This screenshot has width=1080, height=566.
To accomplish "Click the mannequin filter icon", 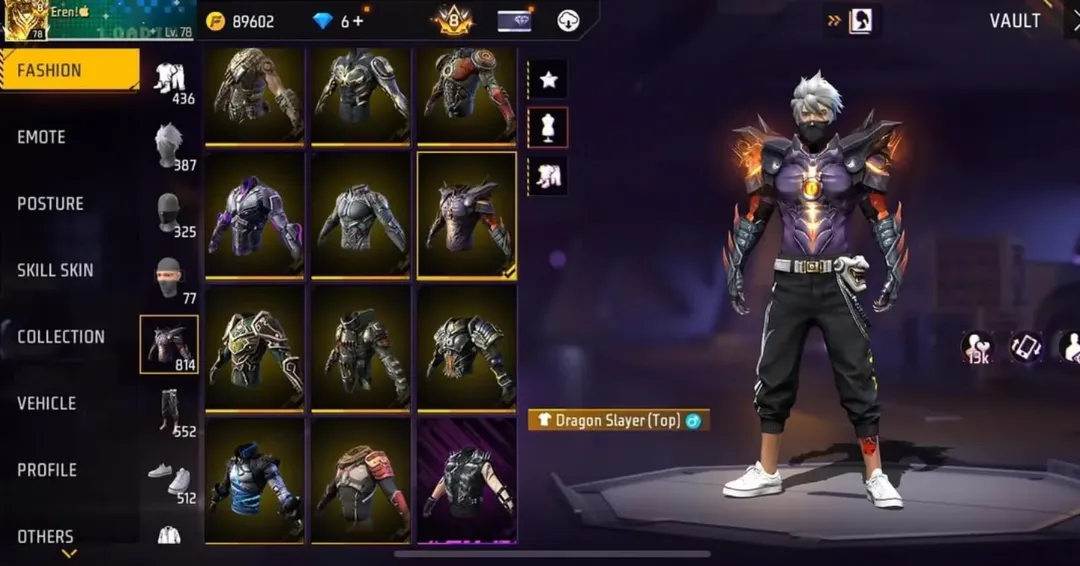I will pyautogui.click(x=548, y=127).
